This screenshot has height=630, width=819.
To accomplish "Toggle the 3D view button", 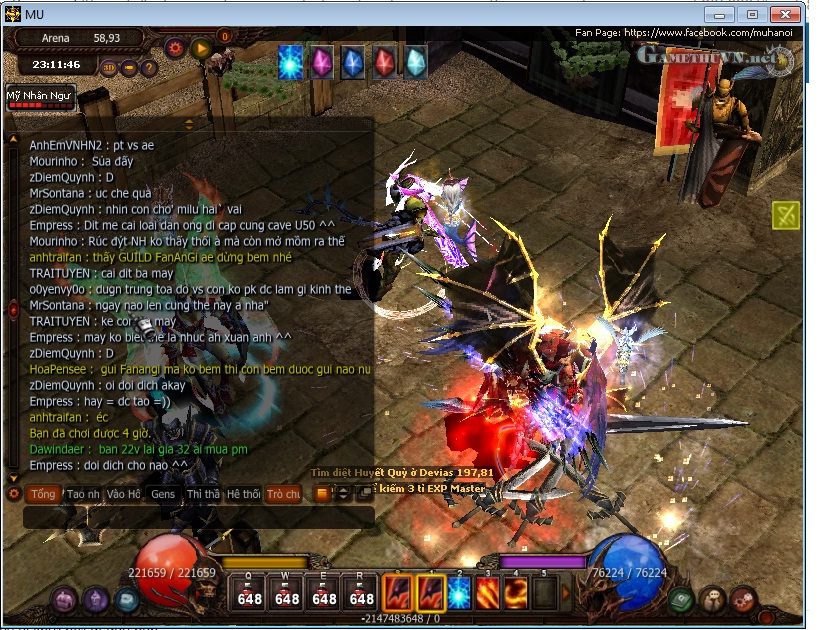I will coord(109,68).
